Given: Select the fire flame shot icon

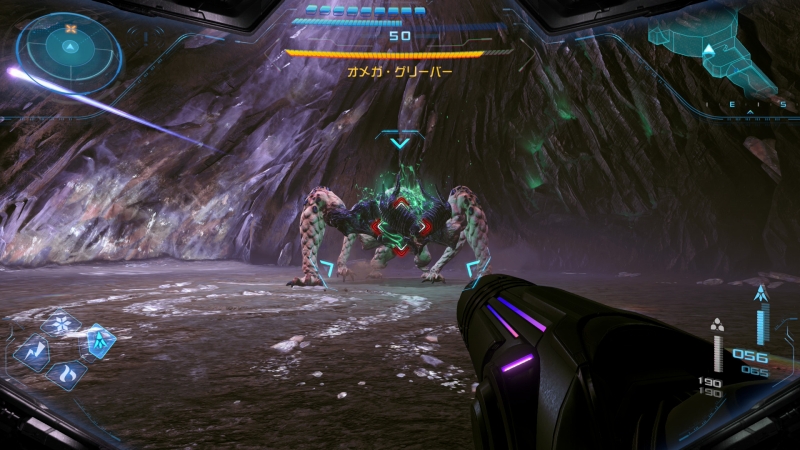Looking at the screenshot, I should click(67, 375).
